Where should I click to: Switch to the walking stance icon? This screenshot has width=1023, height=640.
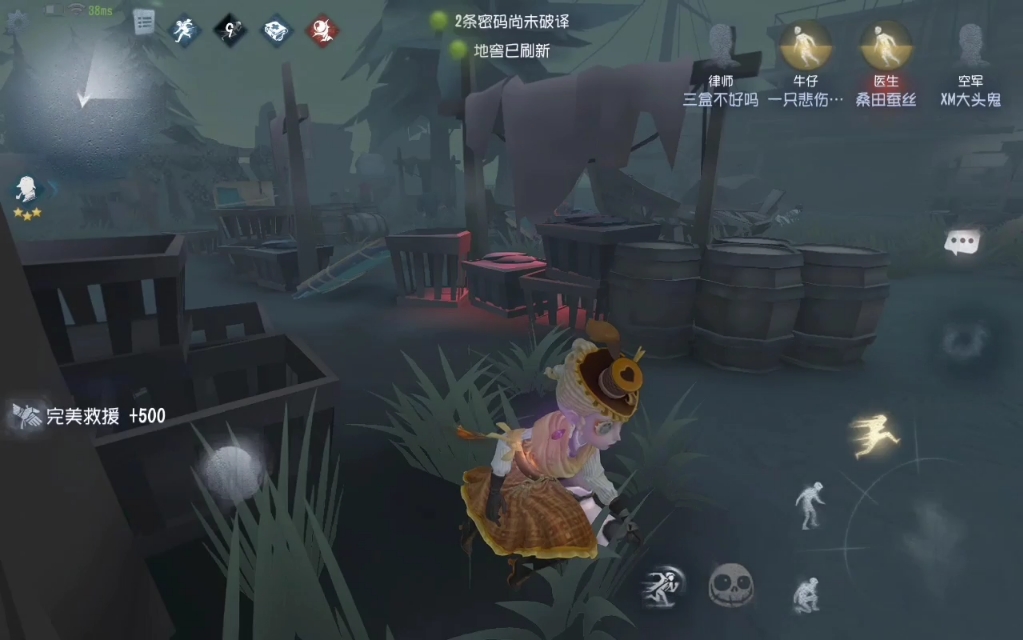[x=811, y=503]
